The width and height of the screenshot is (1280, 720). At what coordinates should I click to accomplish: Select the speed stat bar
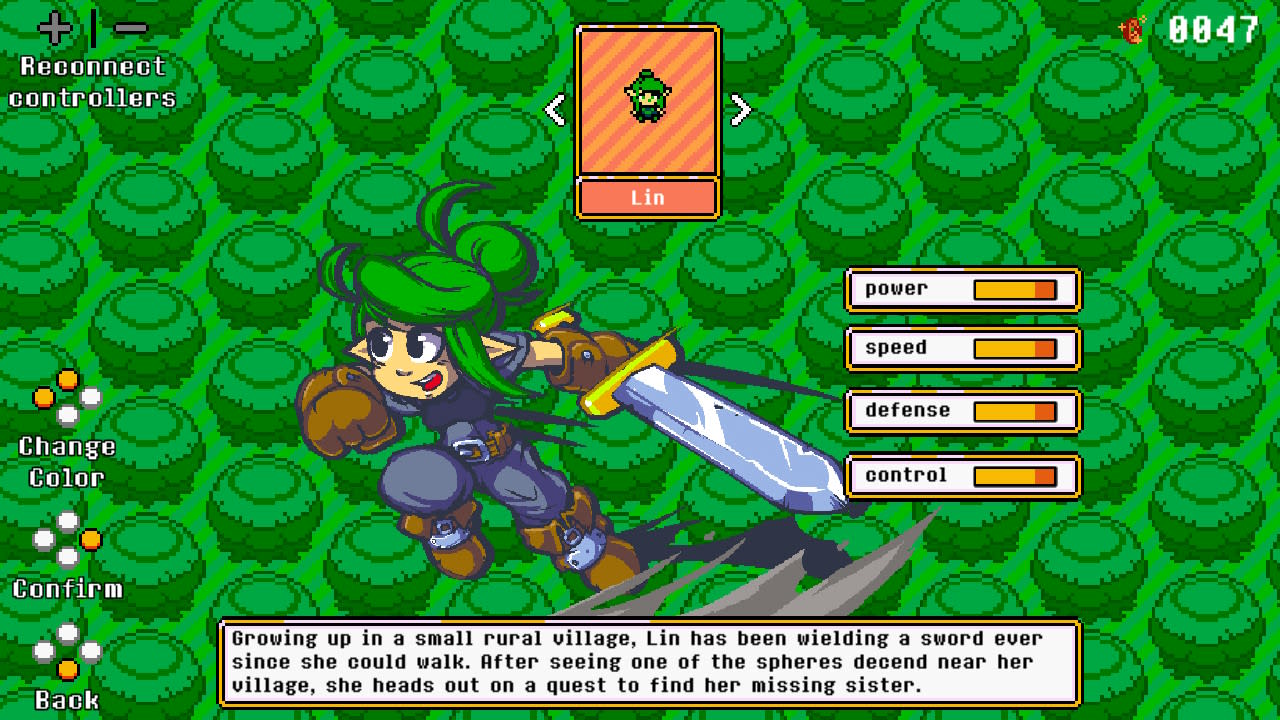point(963,350)
